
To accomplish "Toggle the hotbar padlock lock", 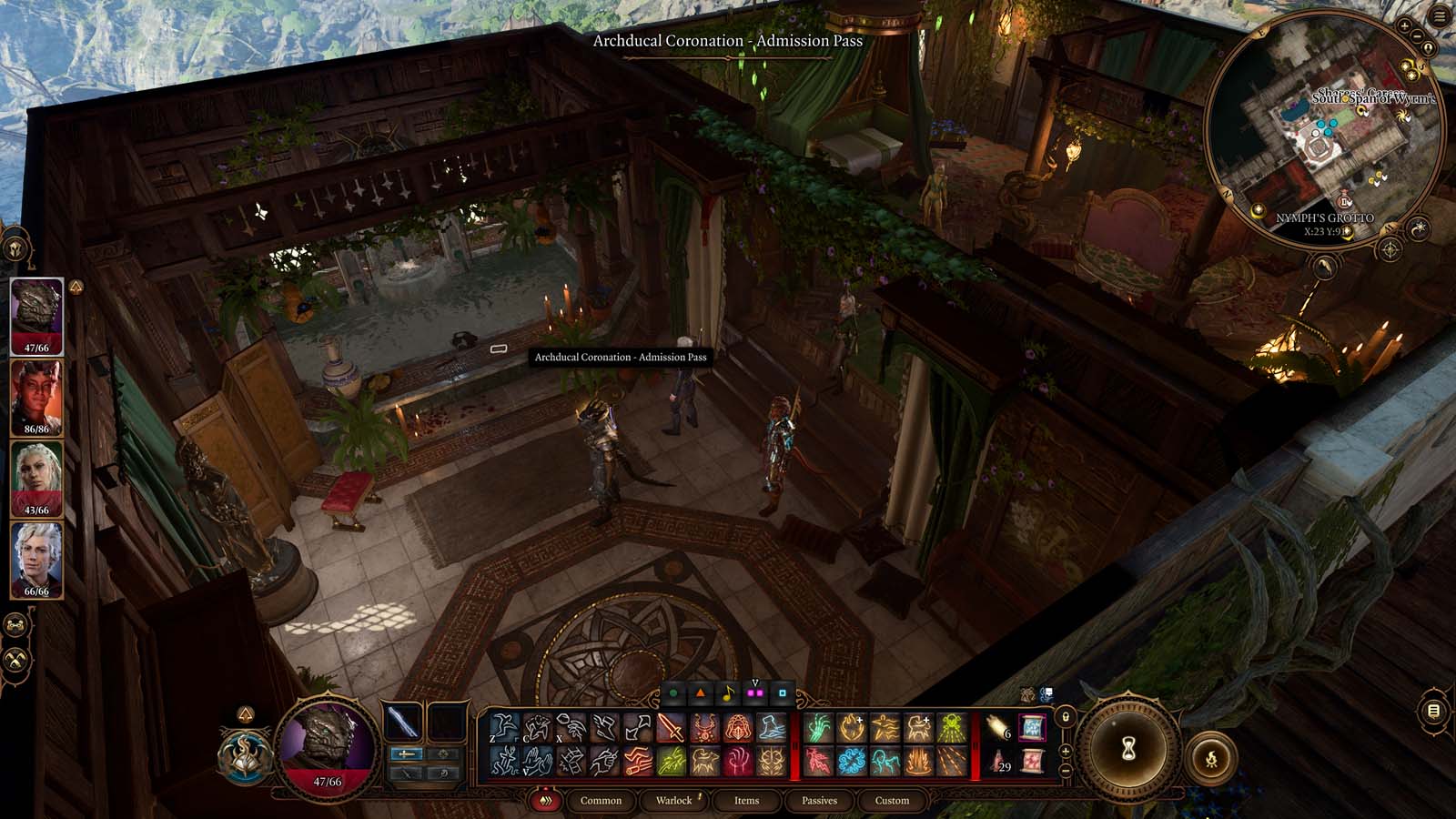I will coord(1066,718).
